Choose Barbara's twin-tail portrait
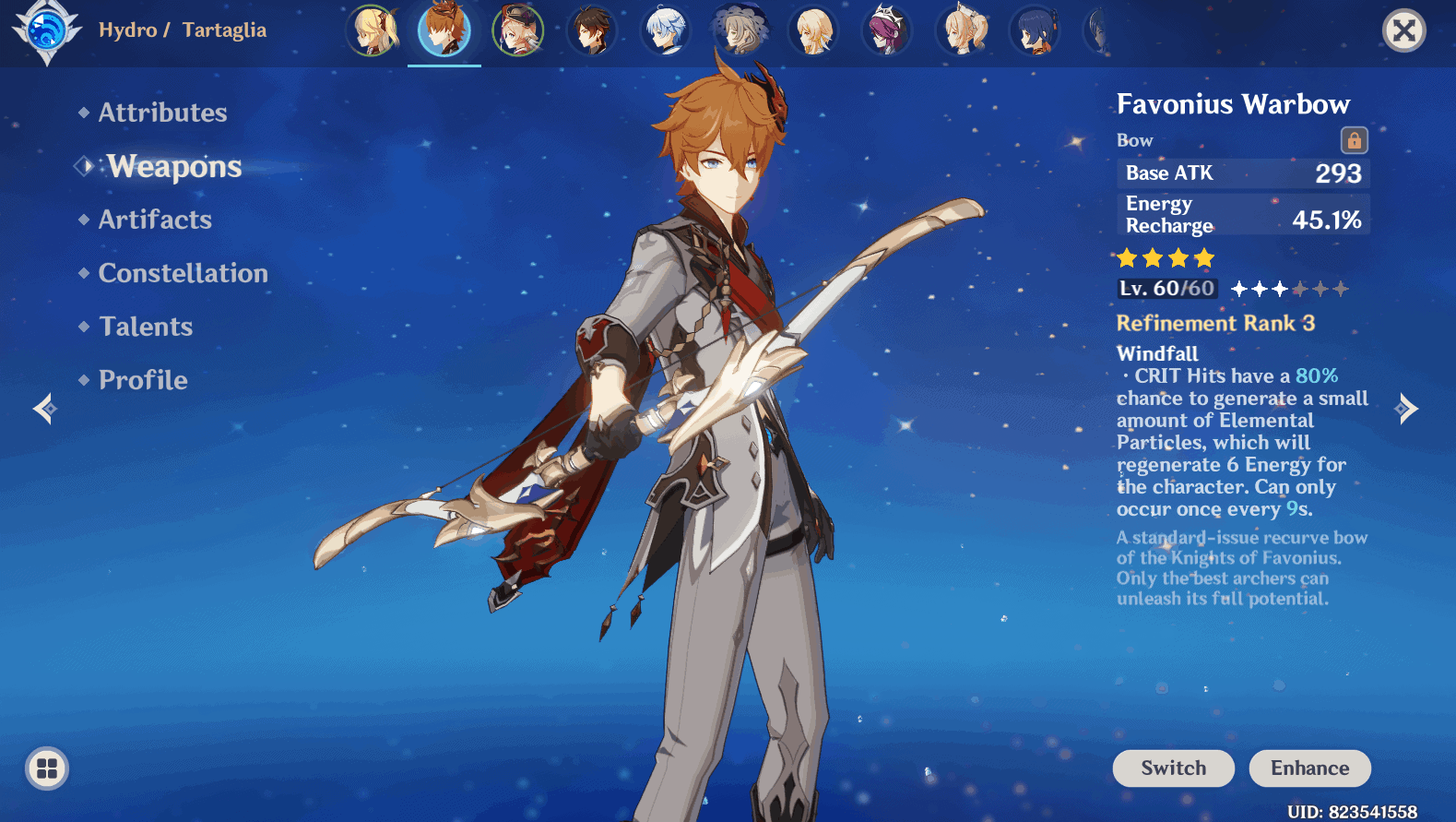 click(x=961, y=30)
